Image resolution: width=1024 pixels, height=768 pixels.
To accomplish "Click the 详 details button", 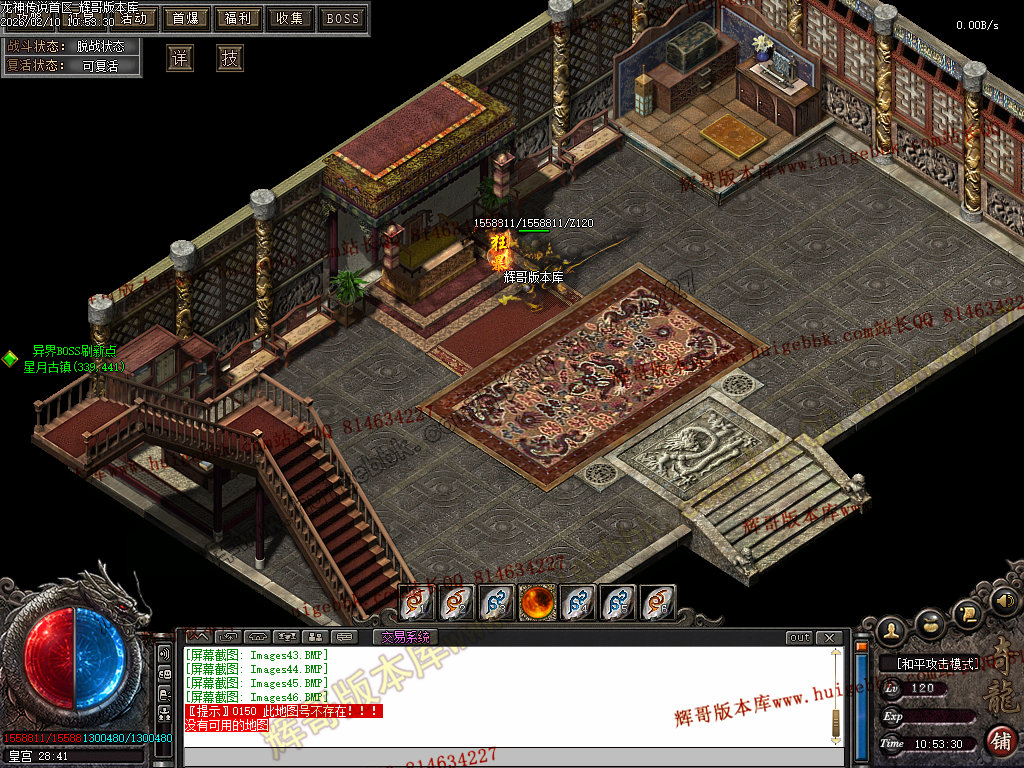I will [x=179, y=58].
